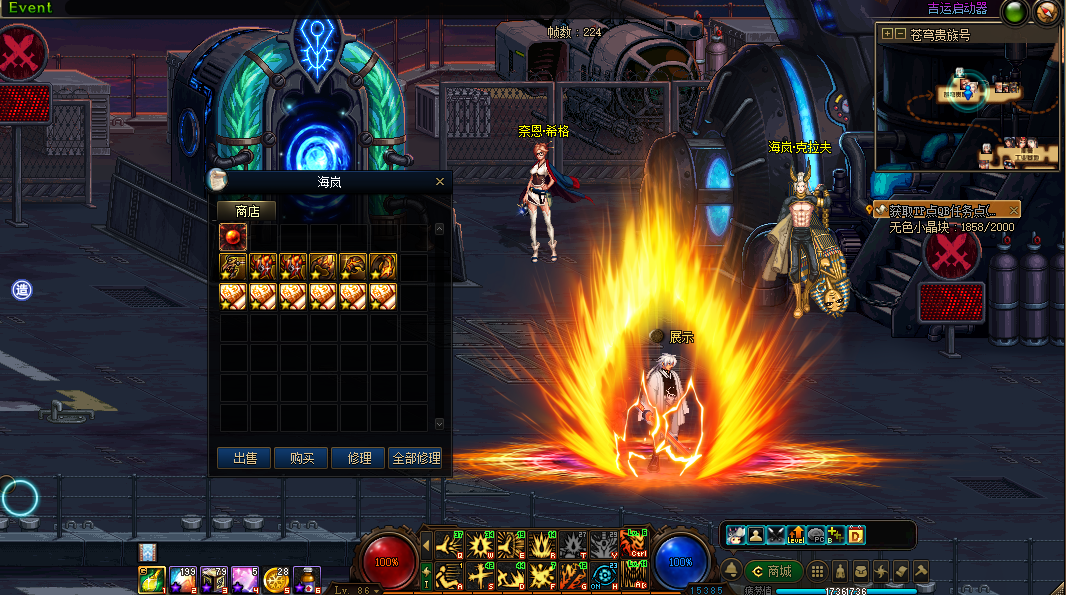Open the 商城 mall button
This screenshot has height=595, width=1066.
coord(771,571)
